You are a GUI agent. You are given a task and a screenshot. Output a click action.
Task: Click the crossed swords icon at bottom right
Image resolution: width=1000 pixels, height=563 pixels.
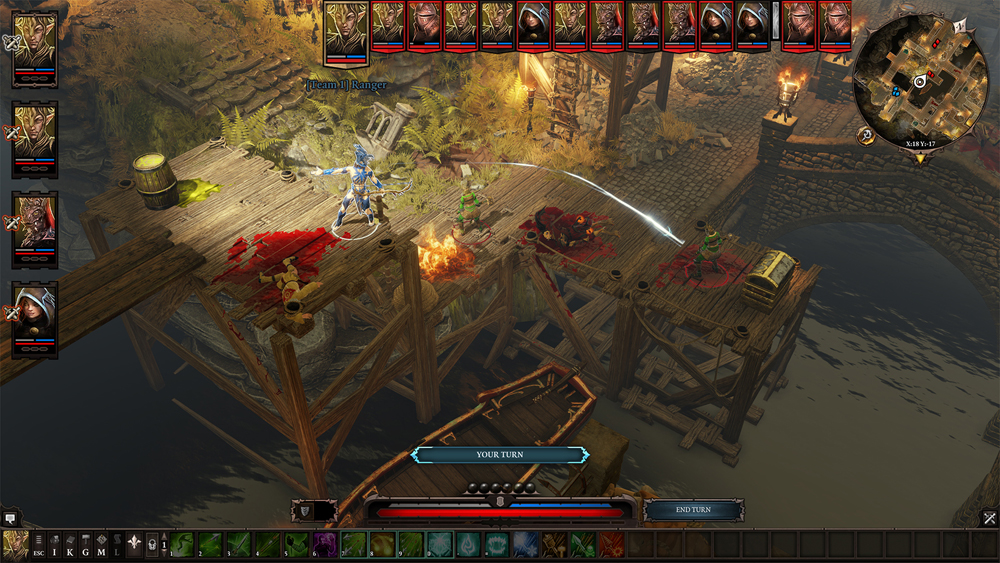989,518
